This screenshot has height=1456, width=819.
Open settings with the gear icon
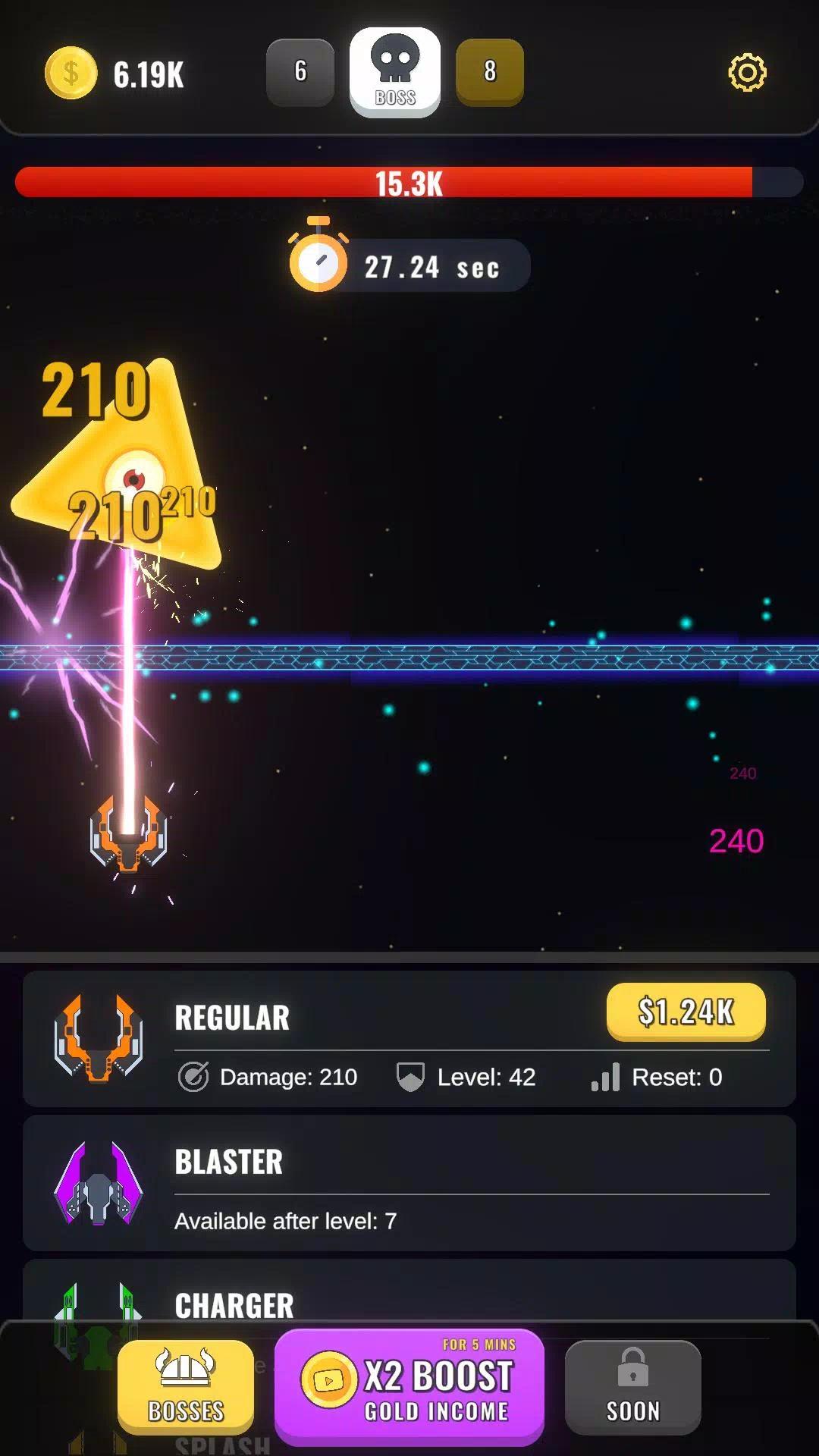[x=747, y=73]
